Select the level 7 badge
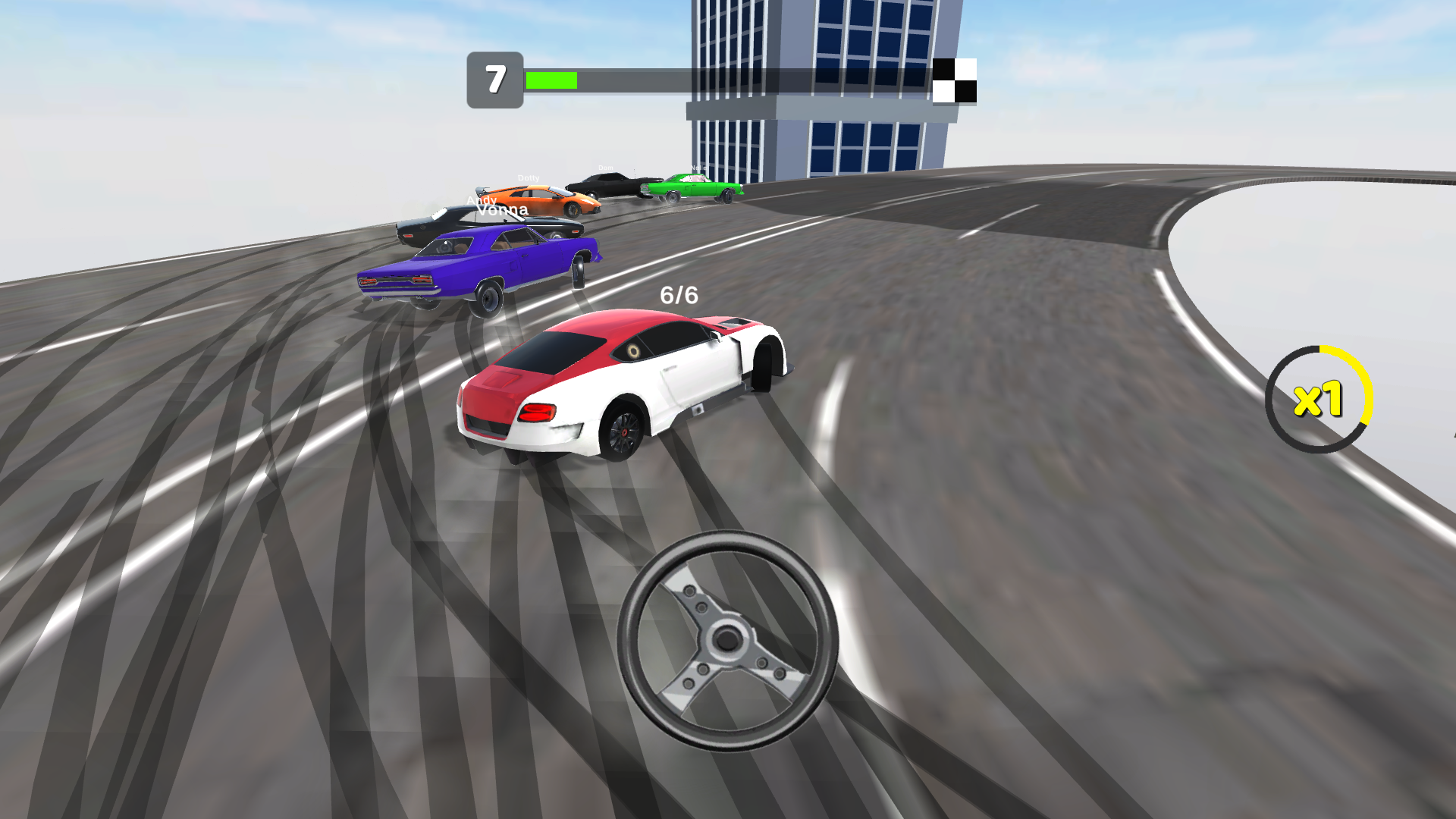The image size is (1456, 819). click(x=497, y=79)
